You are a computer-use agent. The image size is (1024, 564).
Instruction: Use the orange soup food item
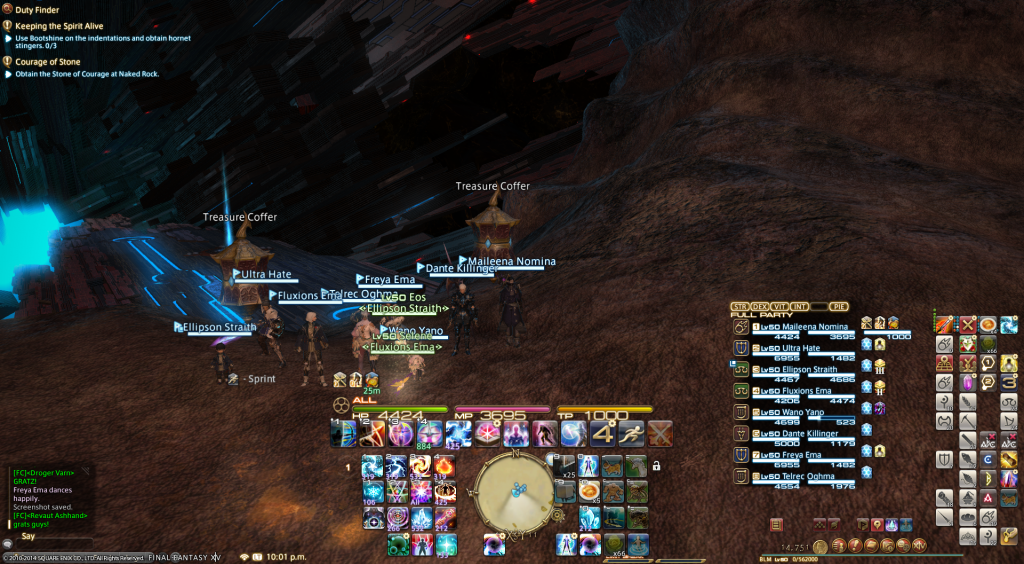click(x=591, y=492)
